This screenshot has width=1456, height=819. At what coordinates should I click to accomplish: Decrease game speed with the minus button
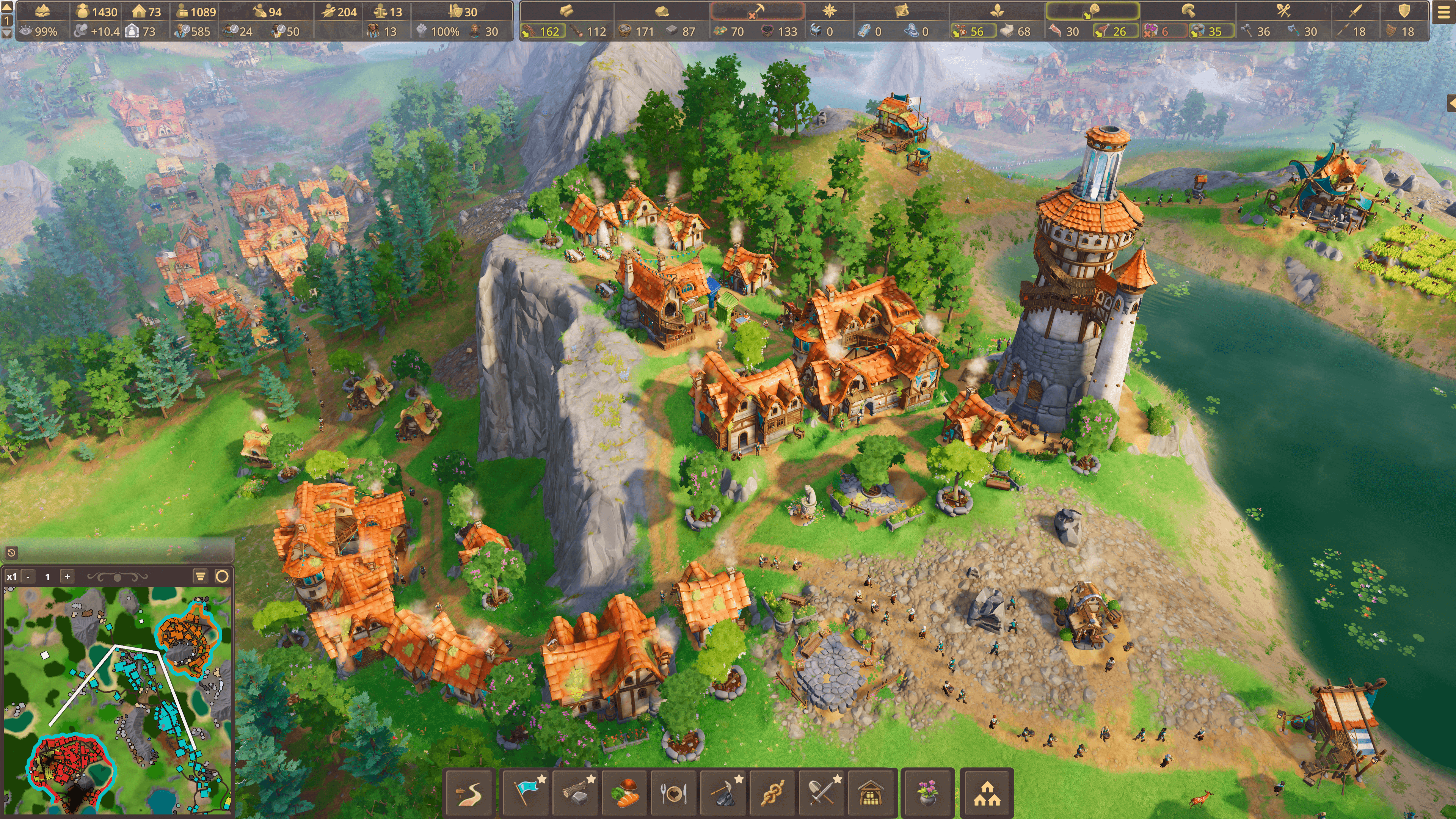(28, 576)
